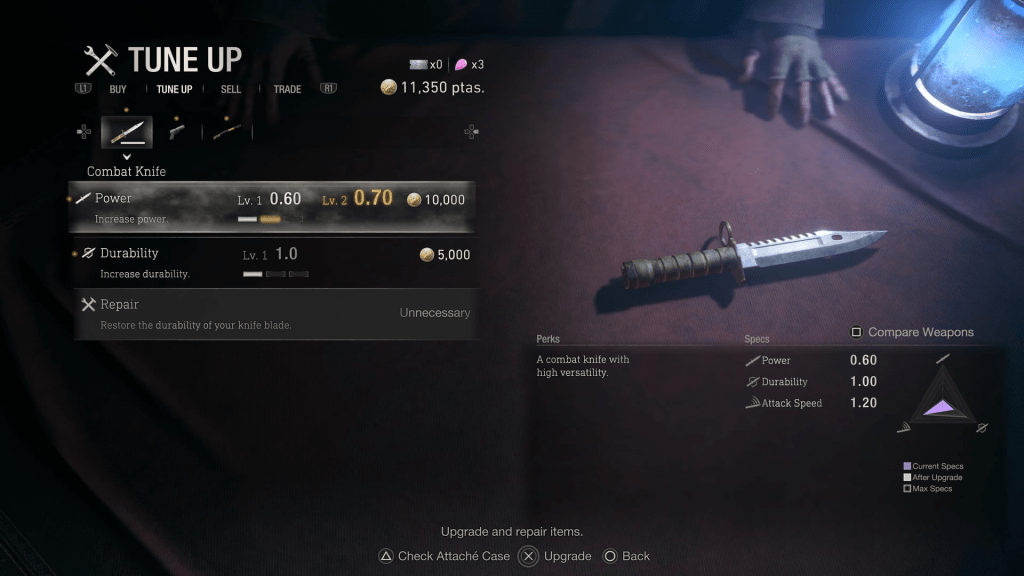
Task: Select the Repair knife option
Action: point(271,314)
